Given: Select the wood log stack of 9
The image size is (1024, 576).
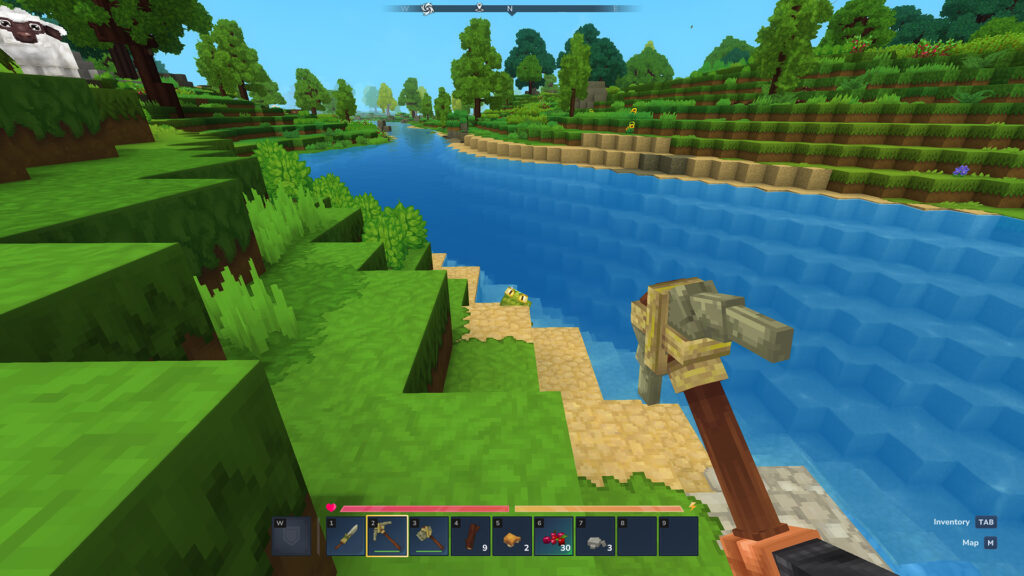Looking at the screenshot, I should point(470,536).
